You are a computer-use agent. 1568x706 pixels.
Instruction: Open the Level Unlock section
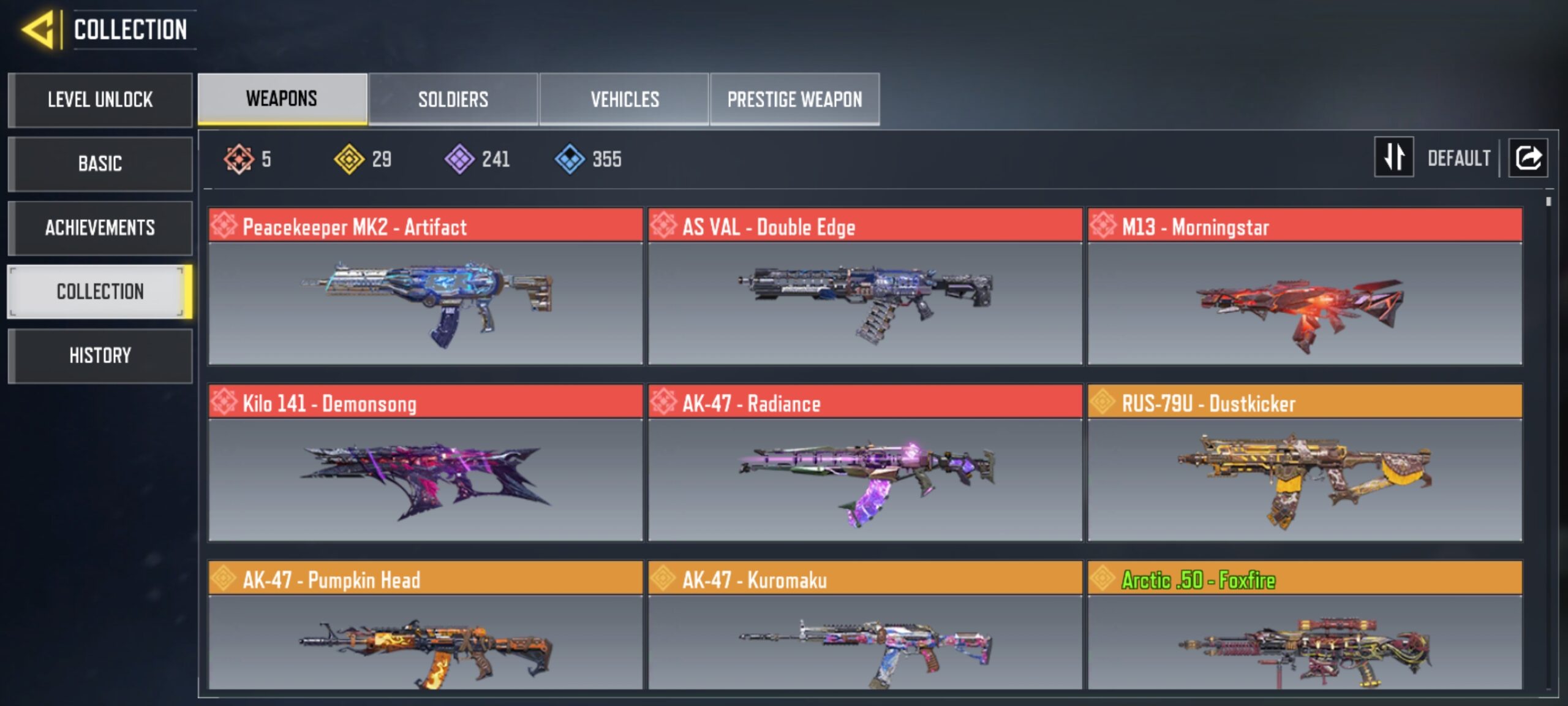(x=100, y=100)
